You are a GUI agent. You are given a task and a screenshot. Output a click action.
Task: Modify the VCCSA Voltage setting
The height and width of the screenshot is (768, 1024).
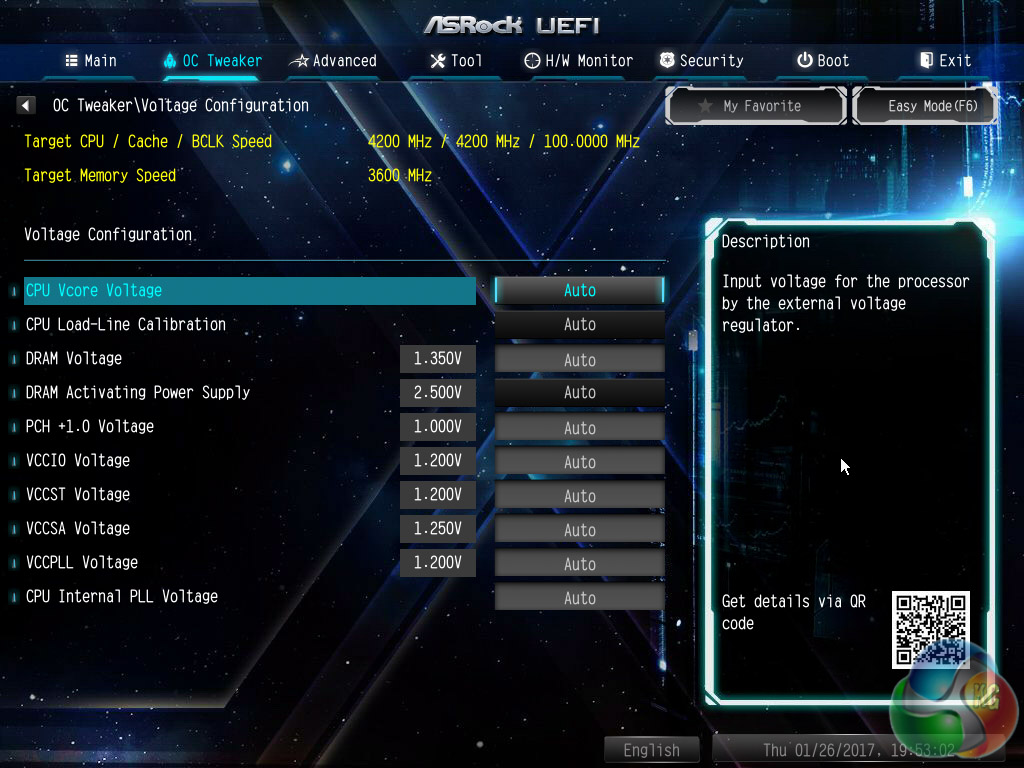[x=579, y=529]
